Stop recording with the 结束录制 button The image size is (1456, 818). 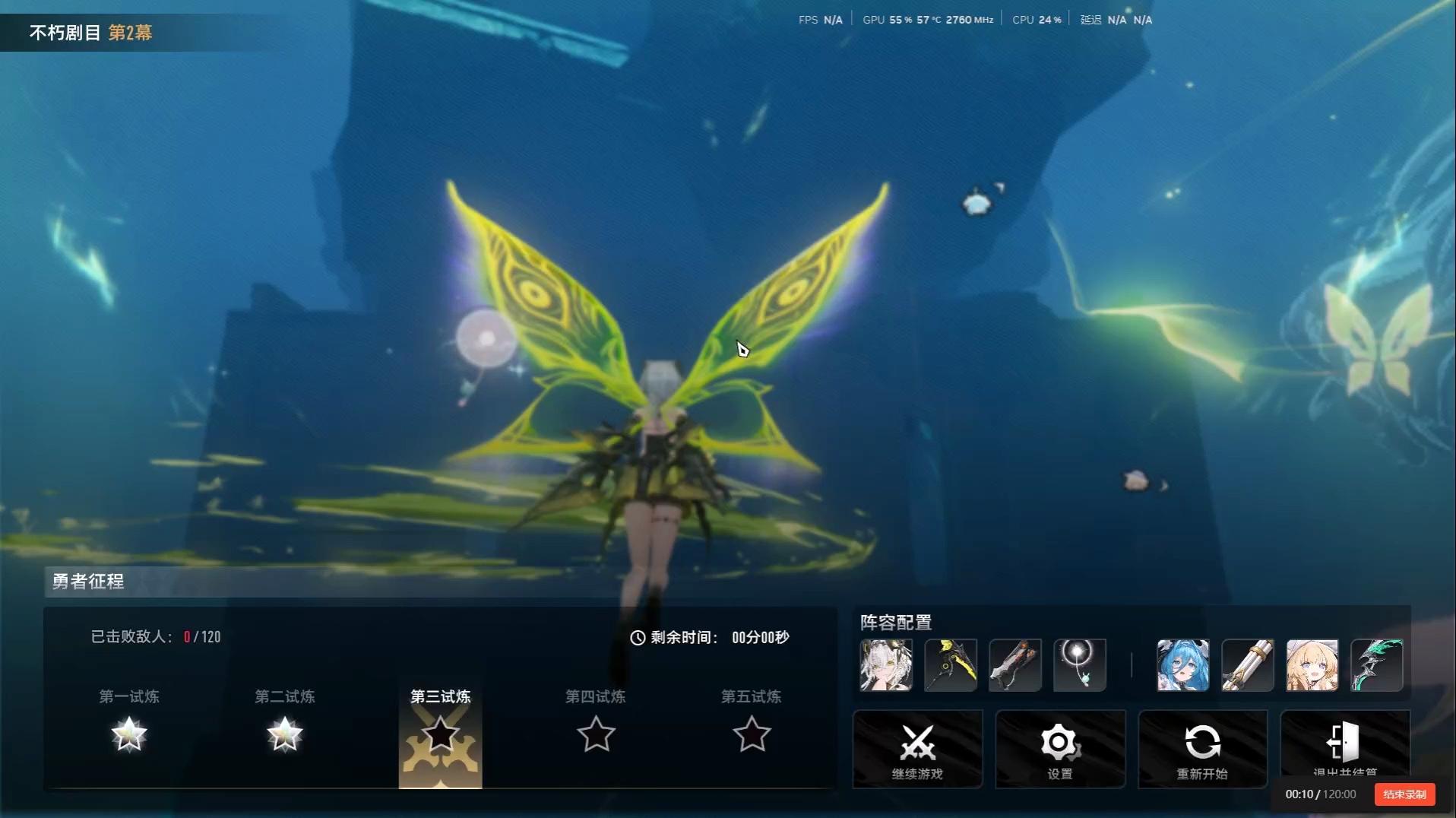pyautogui.click(x=1404, y=794)
